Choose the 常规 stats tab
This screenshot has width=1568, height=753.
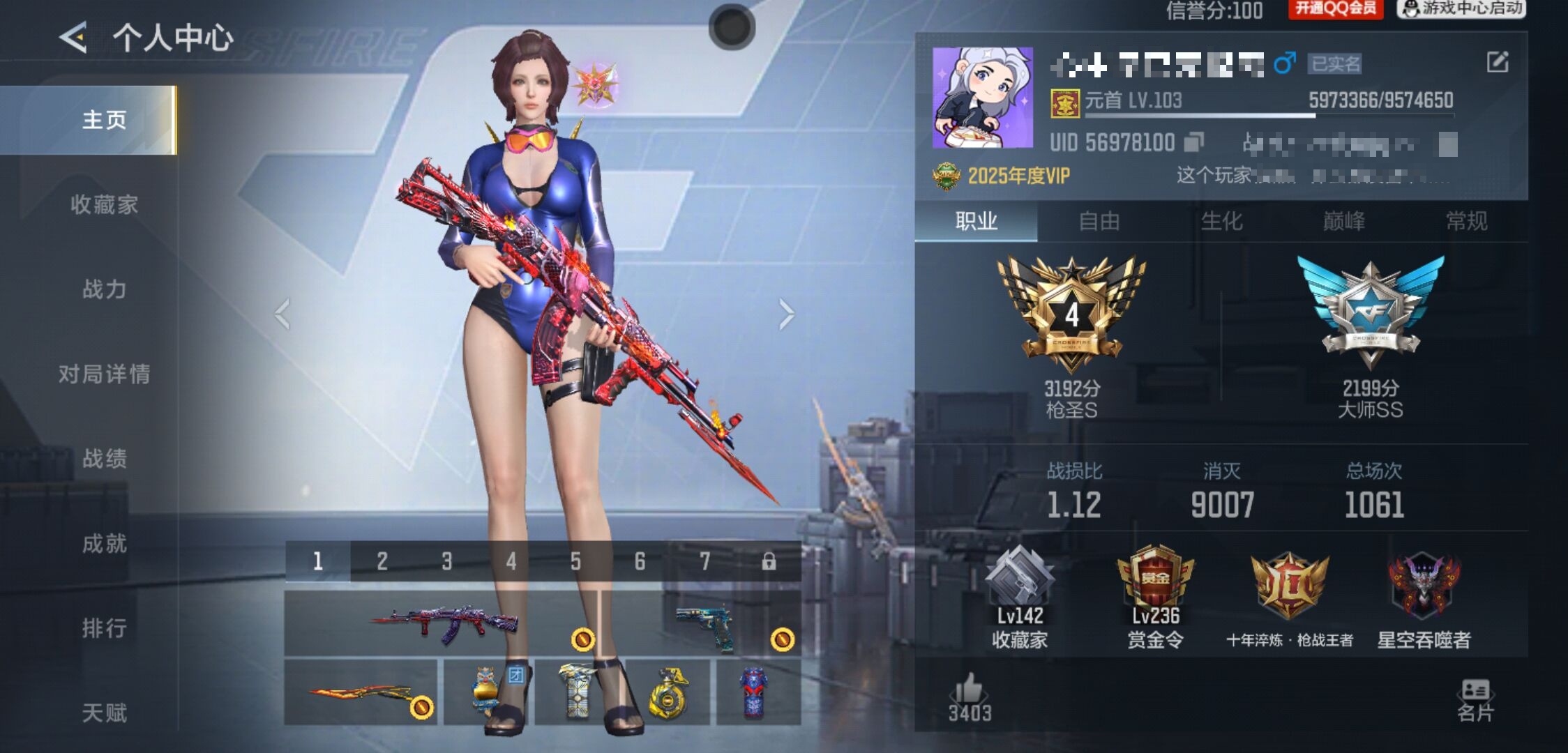(x=1466, y=222)
